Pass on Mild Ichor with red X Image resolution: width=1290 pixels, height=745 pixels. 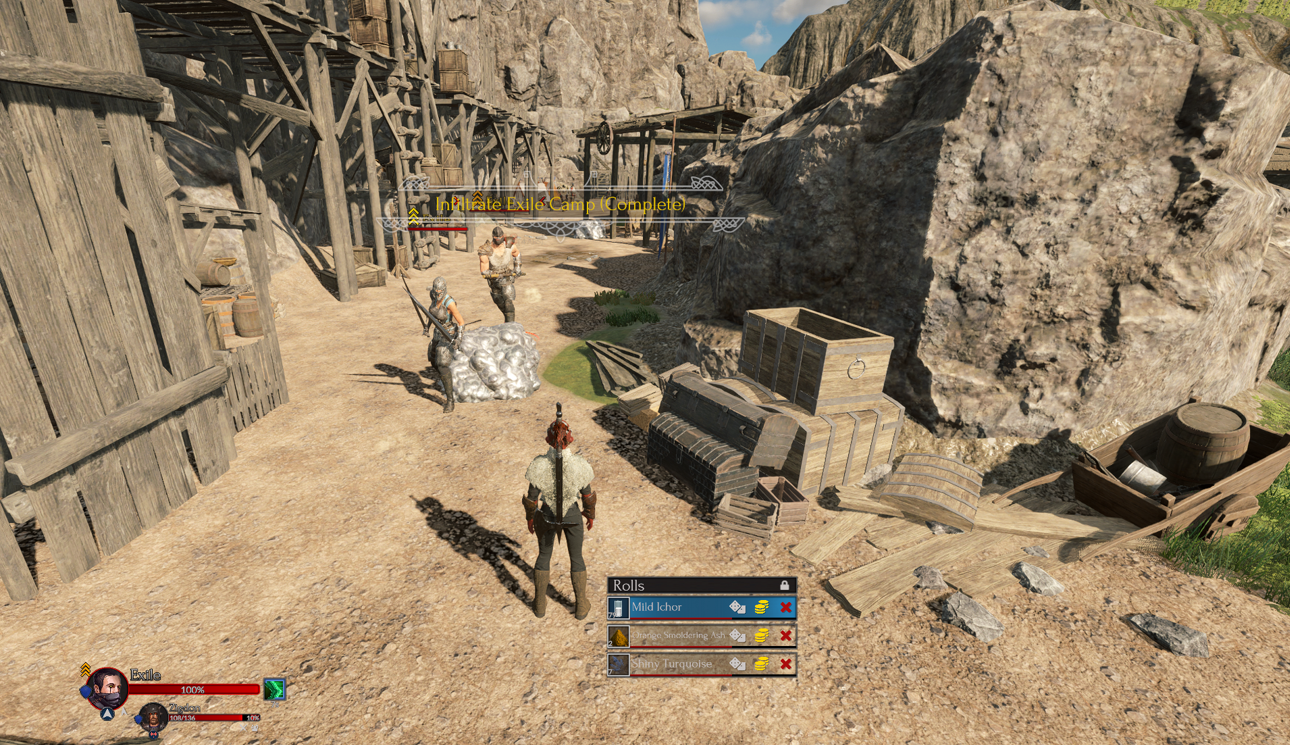pyautogui.click(x=786, y=607)
